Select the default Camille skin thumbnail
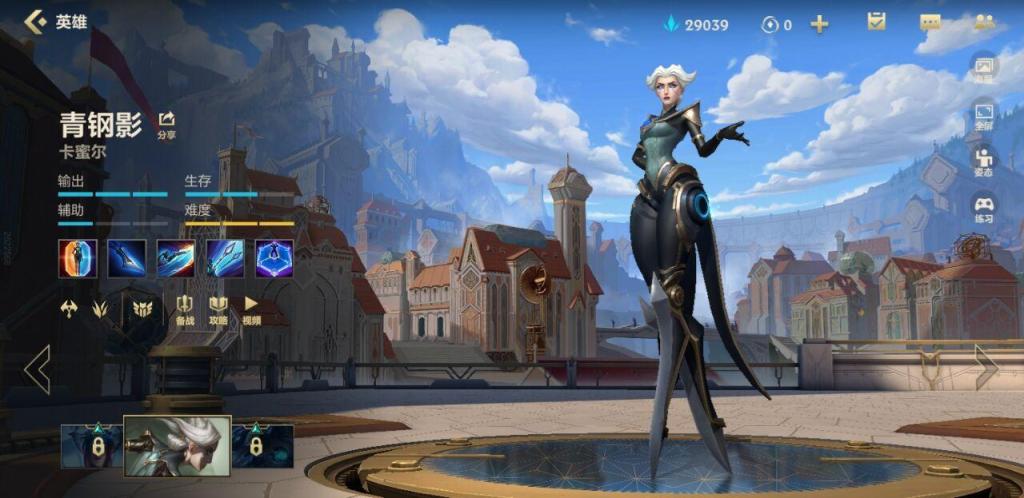Screen dimensions: 1024x498 177,445
